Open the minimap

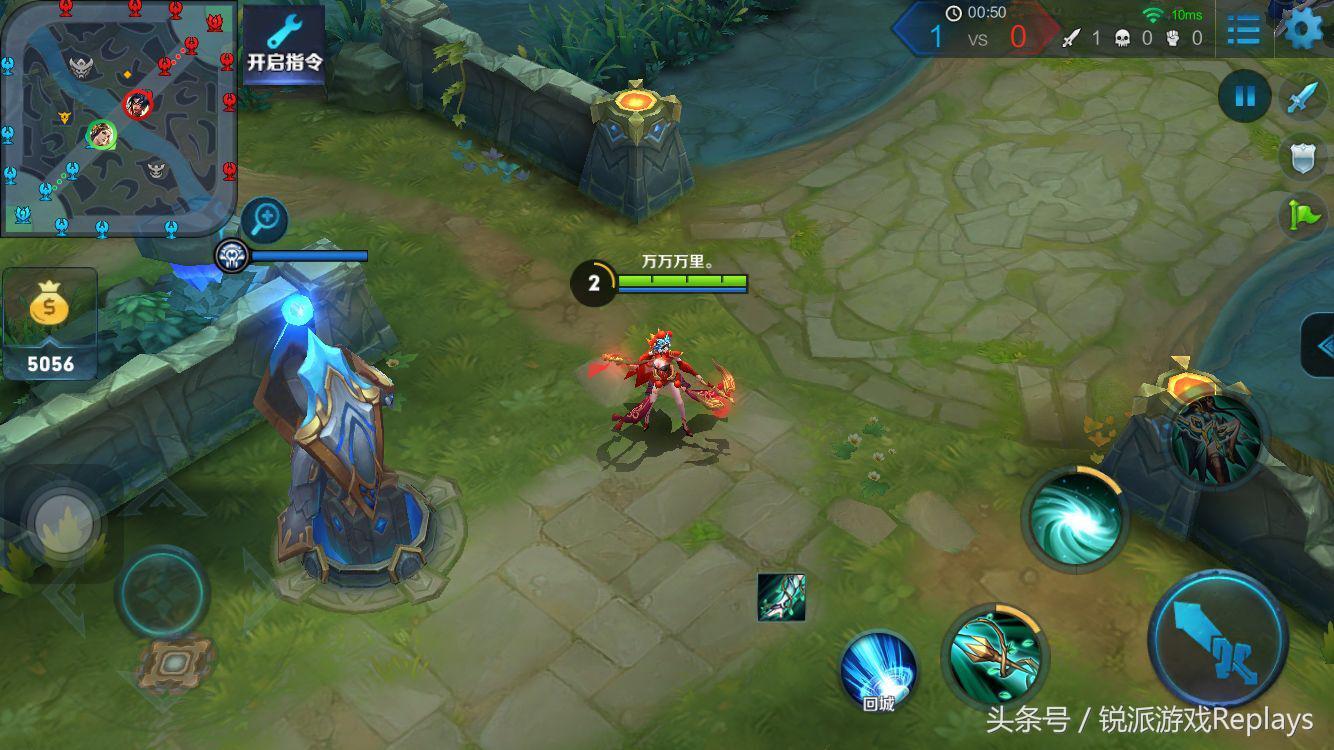118,117
